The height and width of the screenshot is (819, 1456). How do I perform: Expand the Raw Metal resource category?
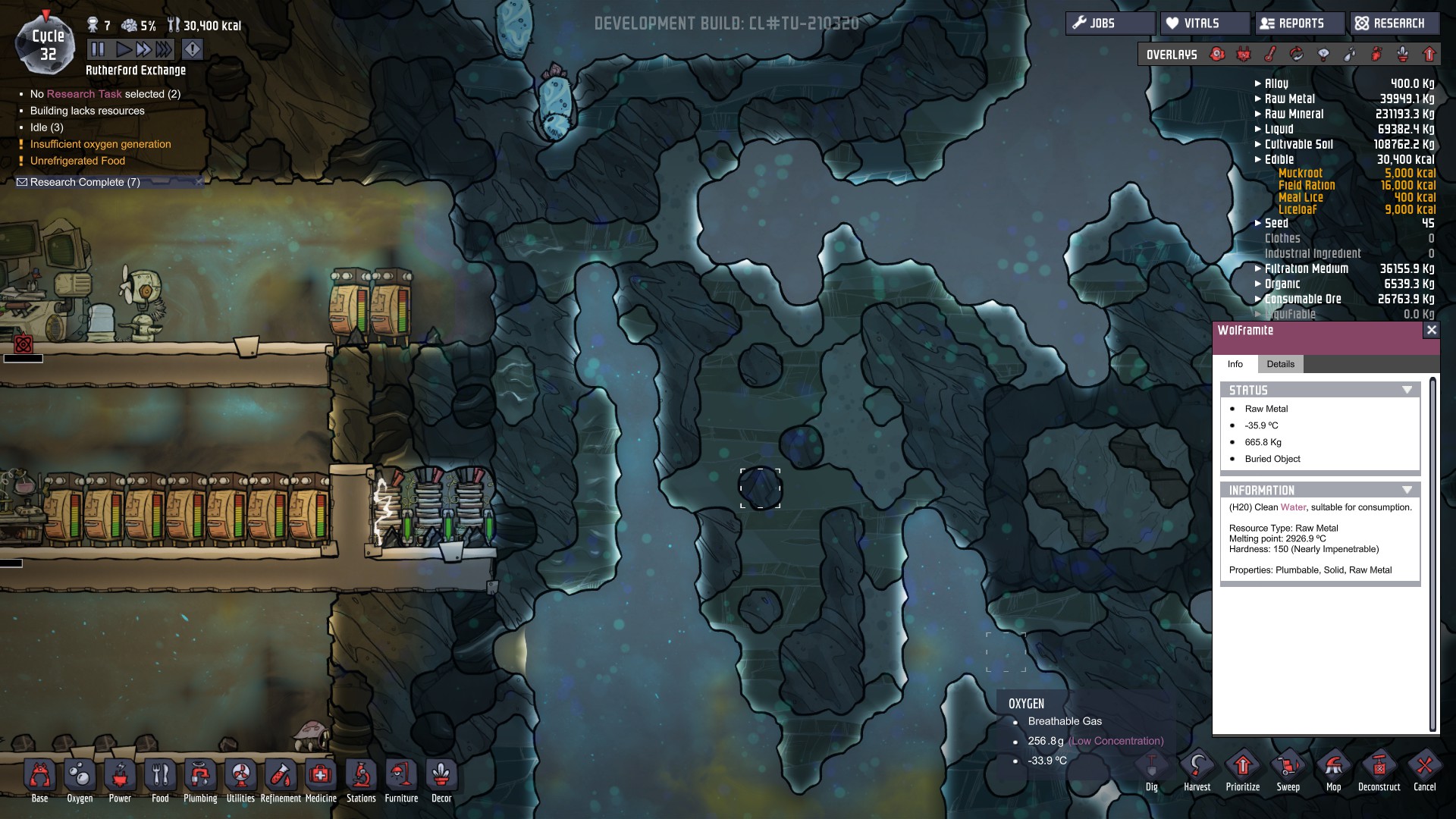1258,99
